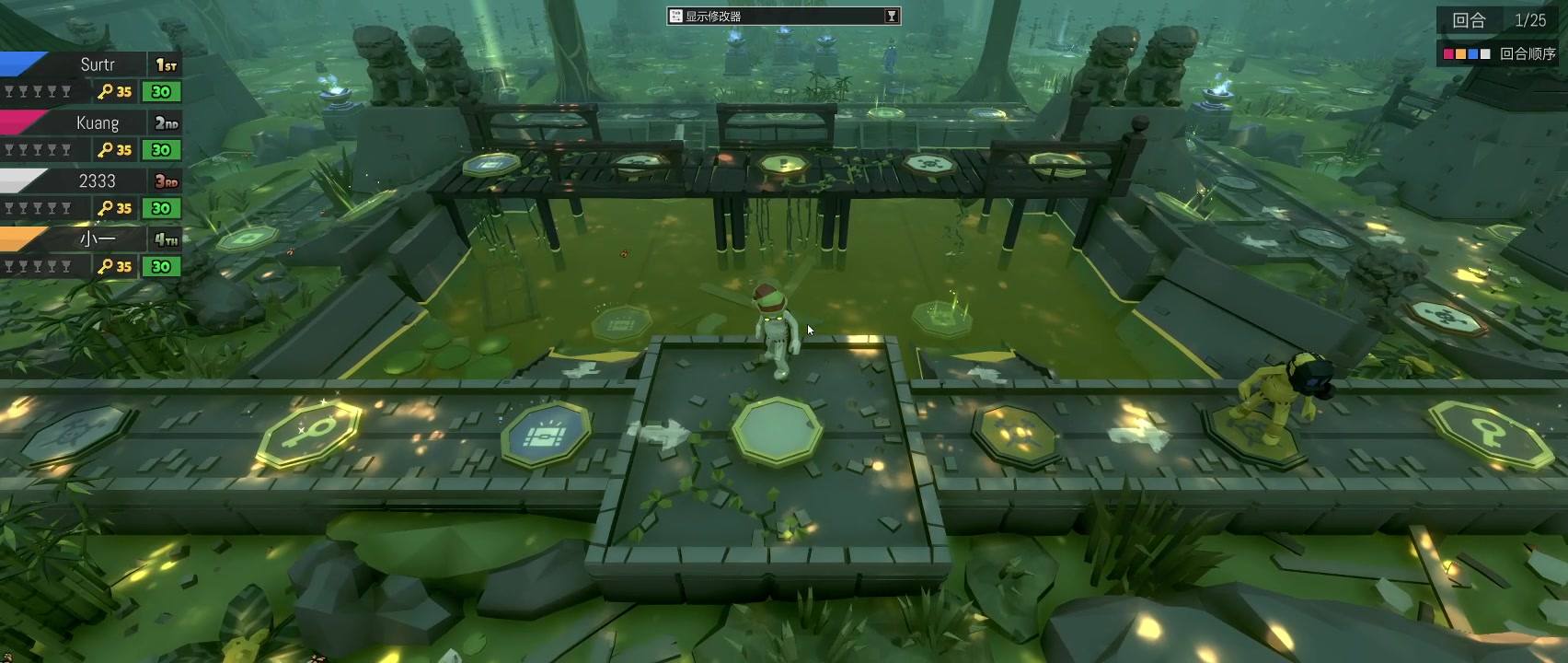Click the white square in the turn order
The width and height of the screenshot is (1568, 663).
coord(1485,54)
